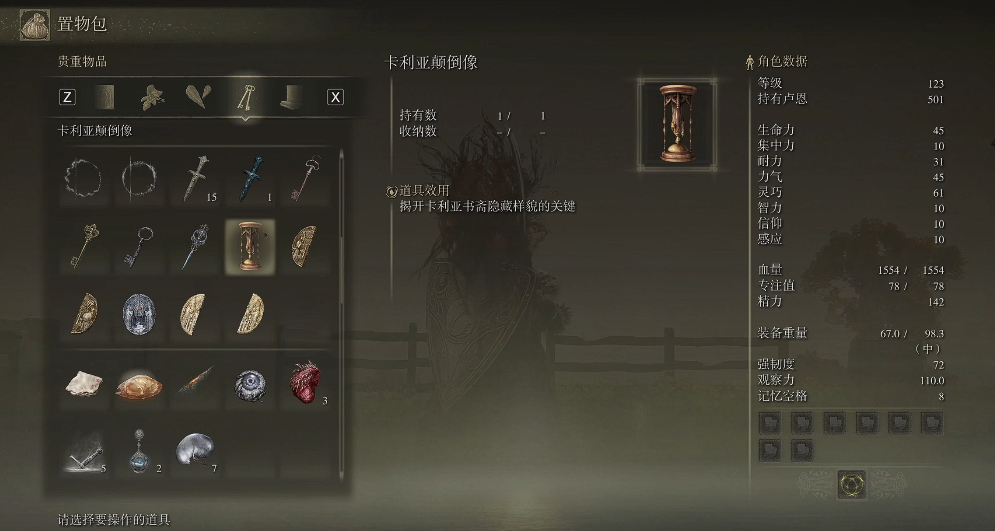Choose the red heart item

pyautogui.click(x=304, y=382)
